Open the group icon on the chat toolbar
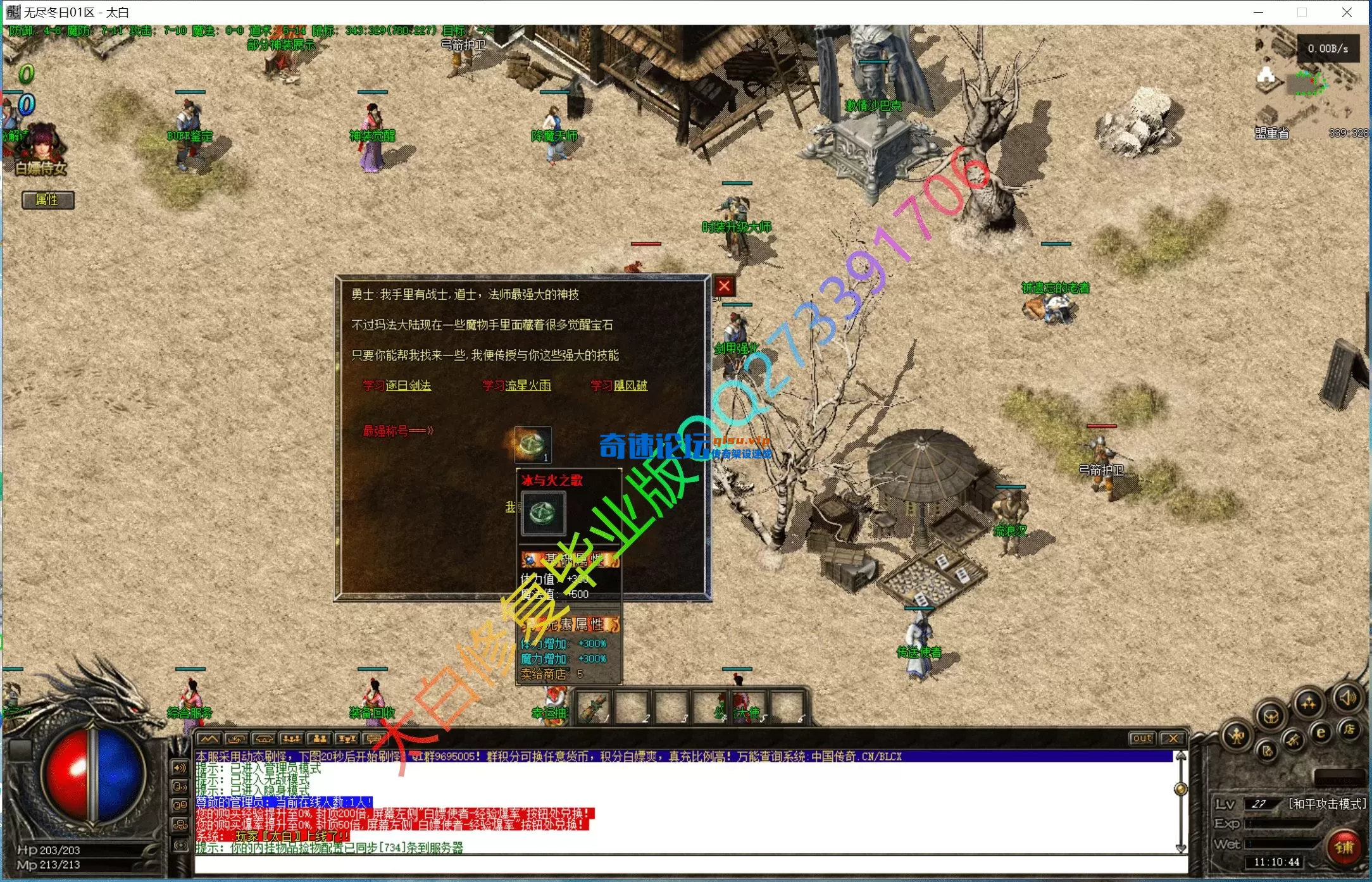The height and width of the screenshot is (882, 1372). (291, 739)
